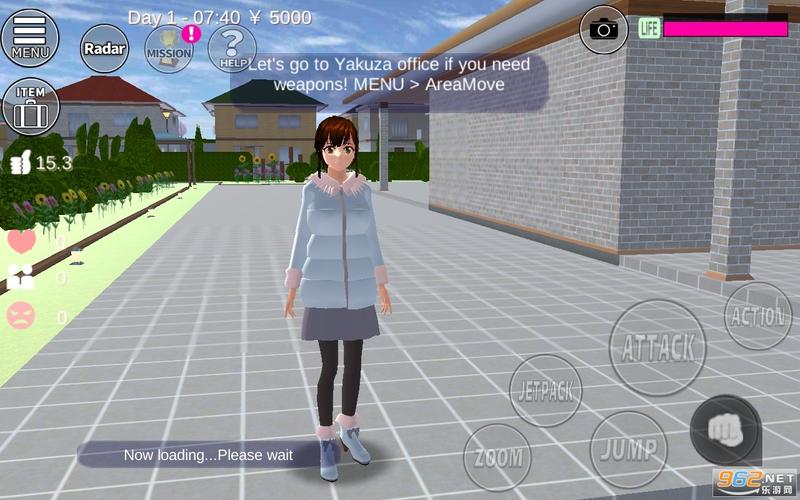Select the fist punch button

tap(725, 430)
